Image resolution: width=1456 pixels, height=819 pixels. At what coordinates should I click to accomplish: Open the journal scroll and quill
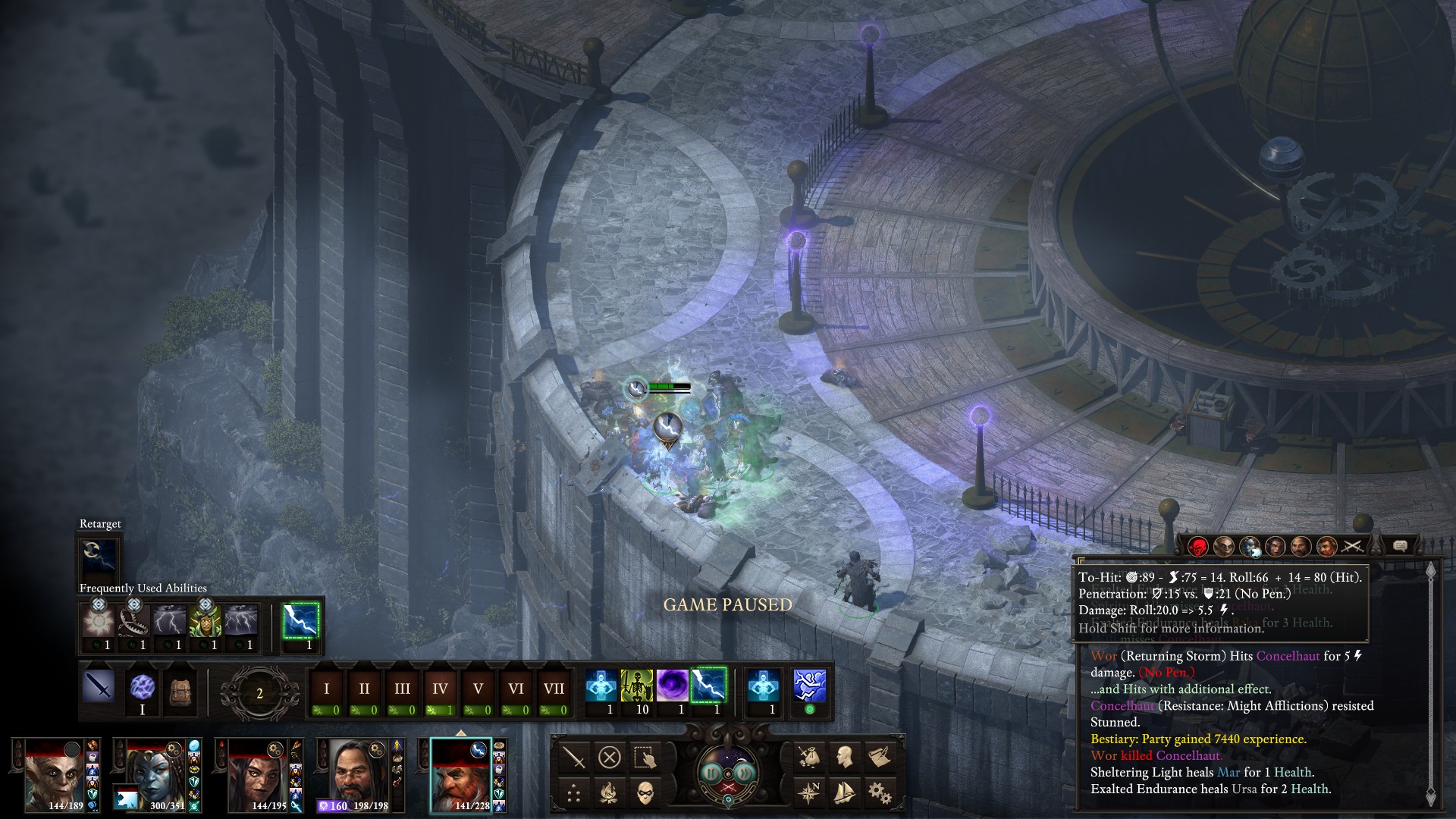click(880, 757)
